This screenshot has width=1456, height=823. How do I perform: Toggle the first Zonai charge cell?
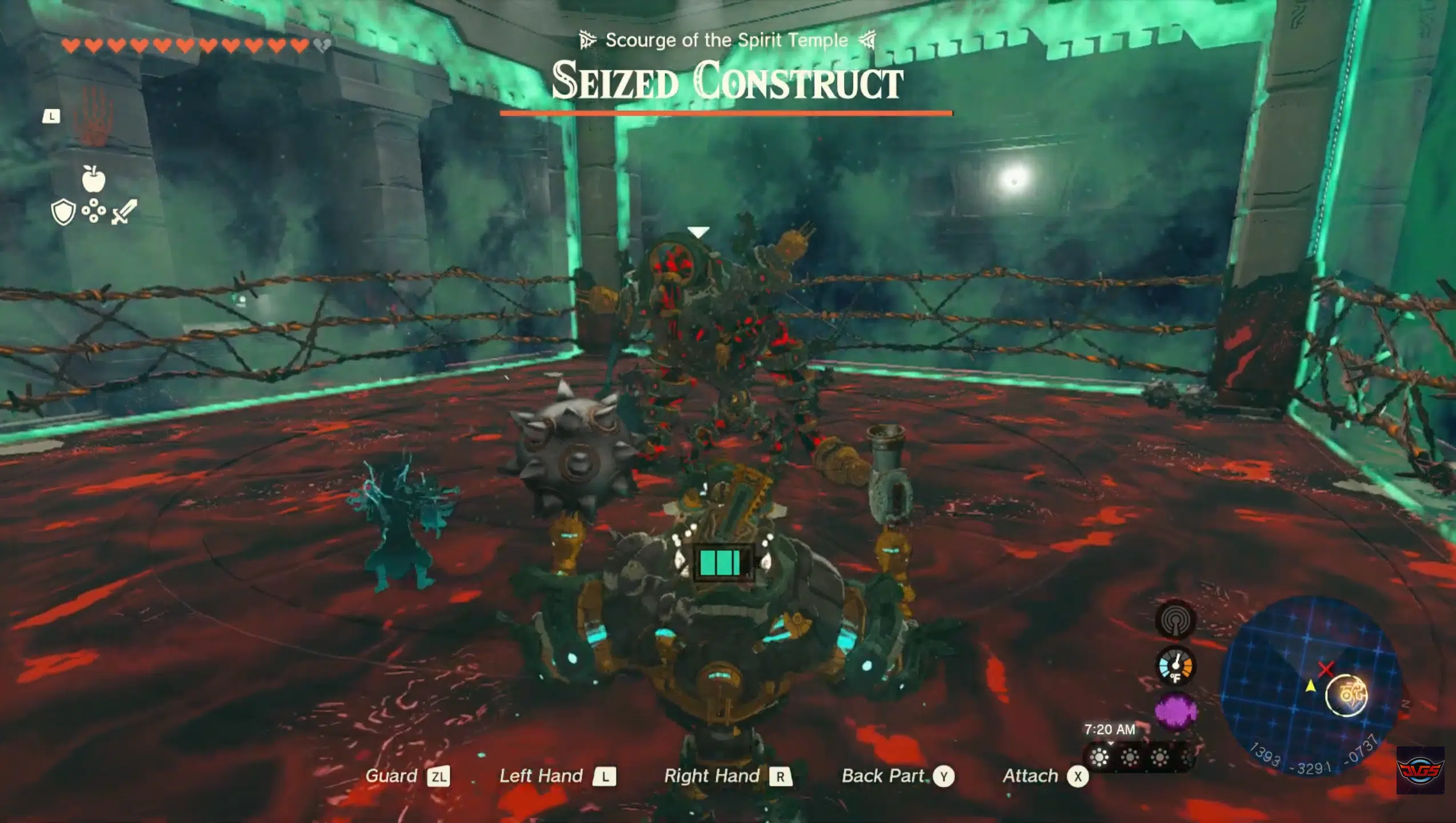coord(707,562)
